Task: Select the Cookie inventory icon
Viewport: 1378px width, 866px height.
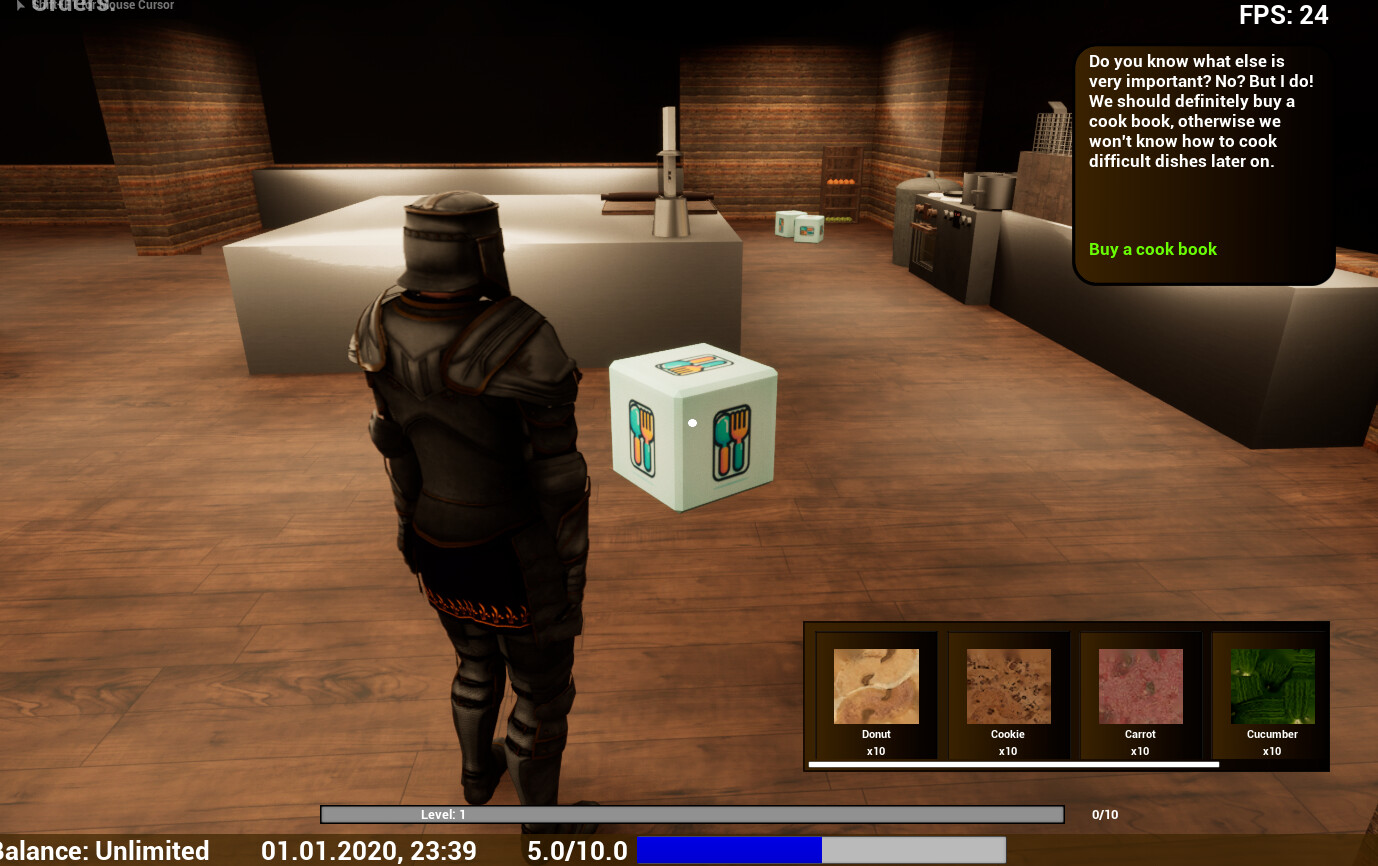Action: tap(1007, 686)
